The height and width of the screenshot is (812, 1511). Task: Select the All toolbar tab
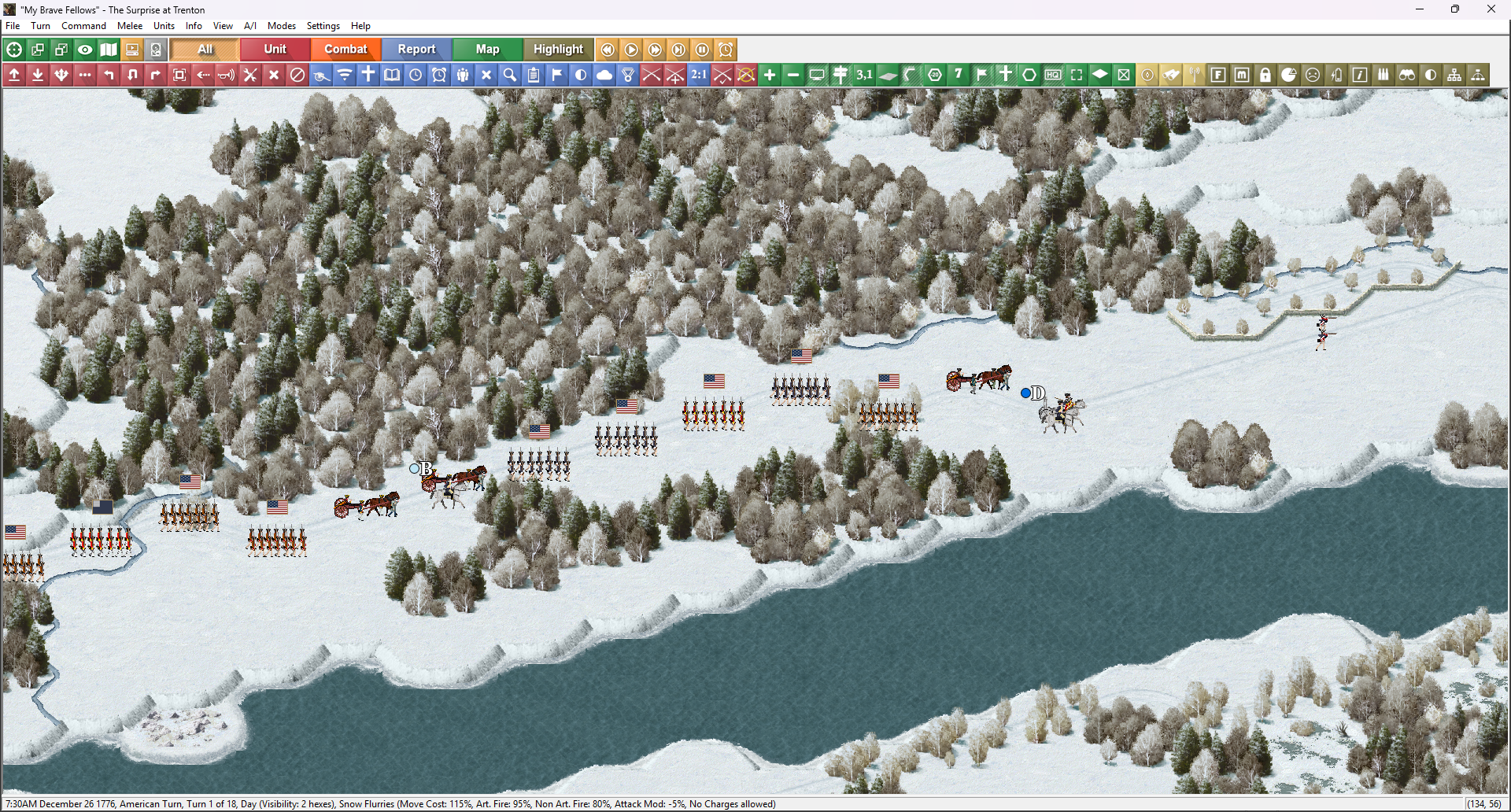[205, 49]
